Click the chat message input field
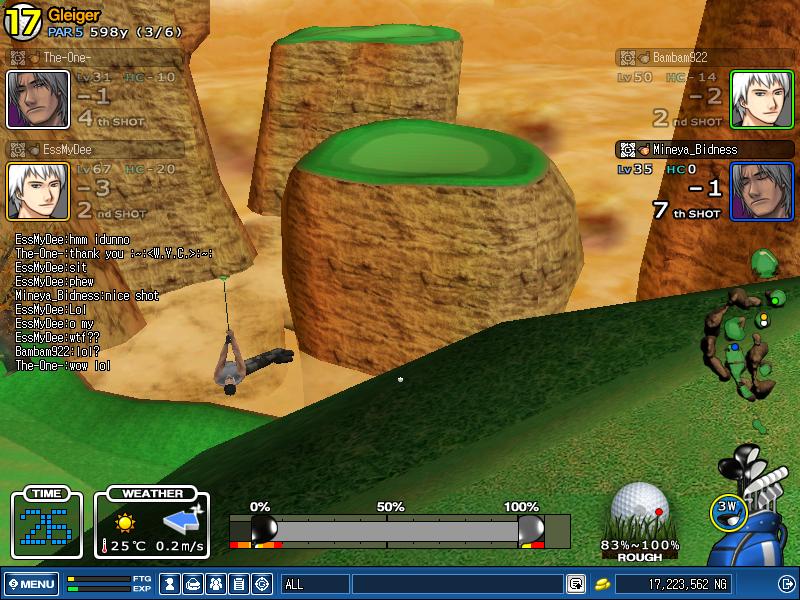The width and height of the screenshot is (800, 600). click(457, 584)
